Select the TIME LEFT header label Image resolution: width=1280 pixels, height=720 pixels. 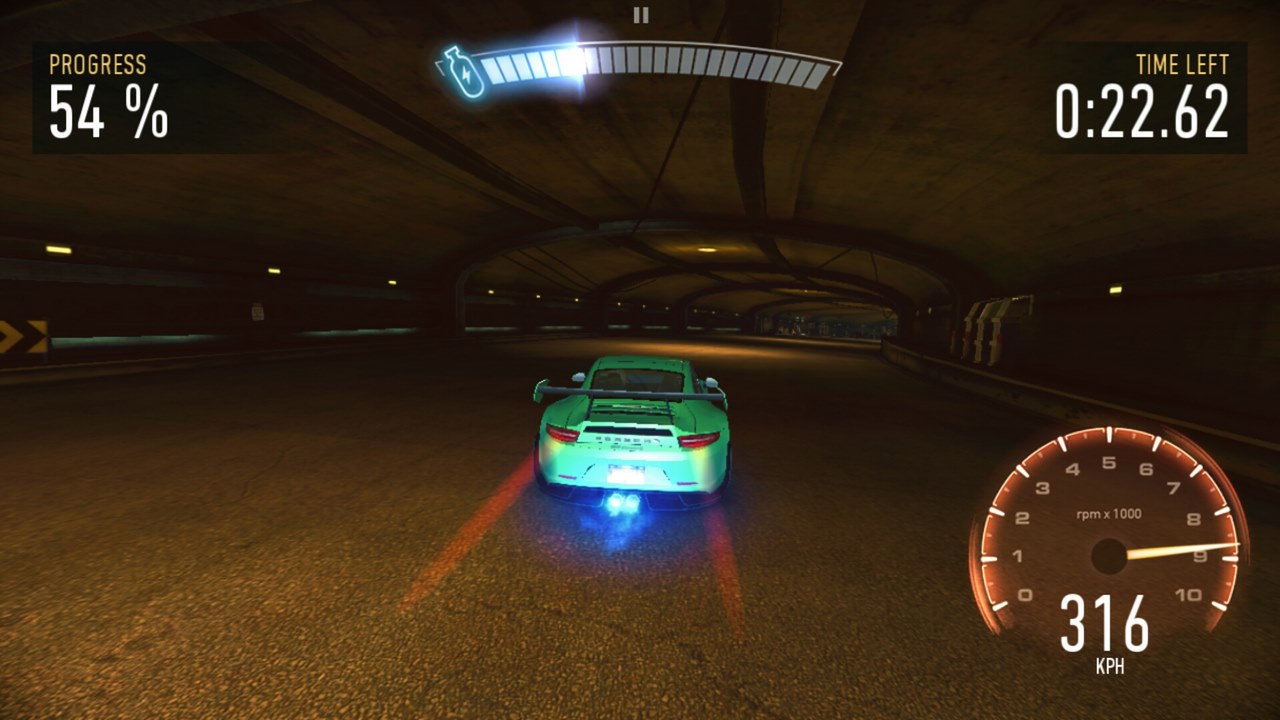coord(1184,64)
